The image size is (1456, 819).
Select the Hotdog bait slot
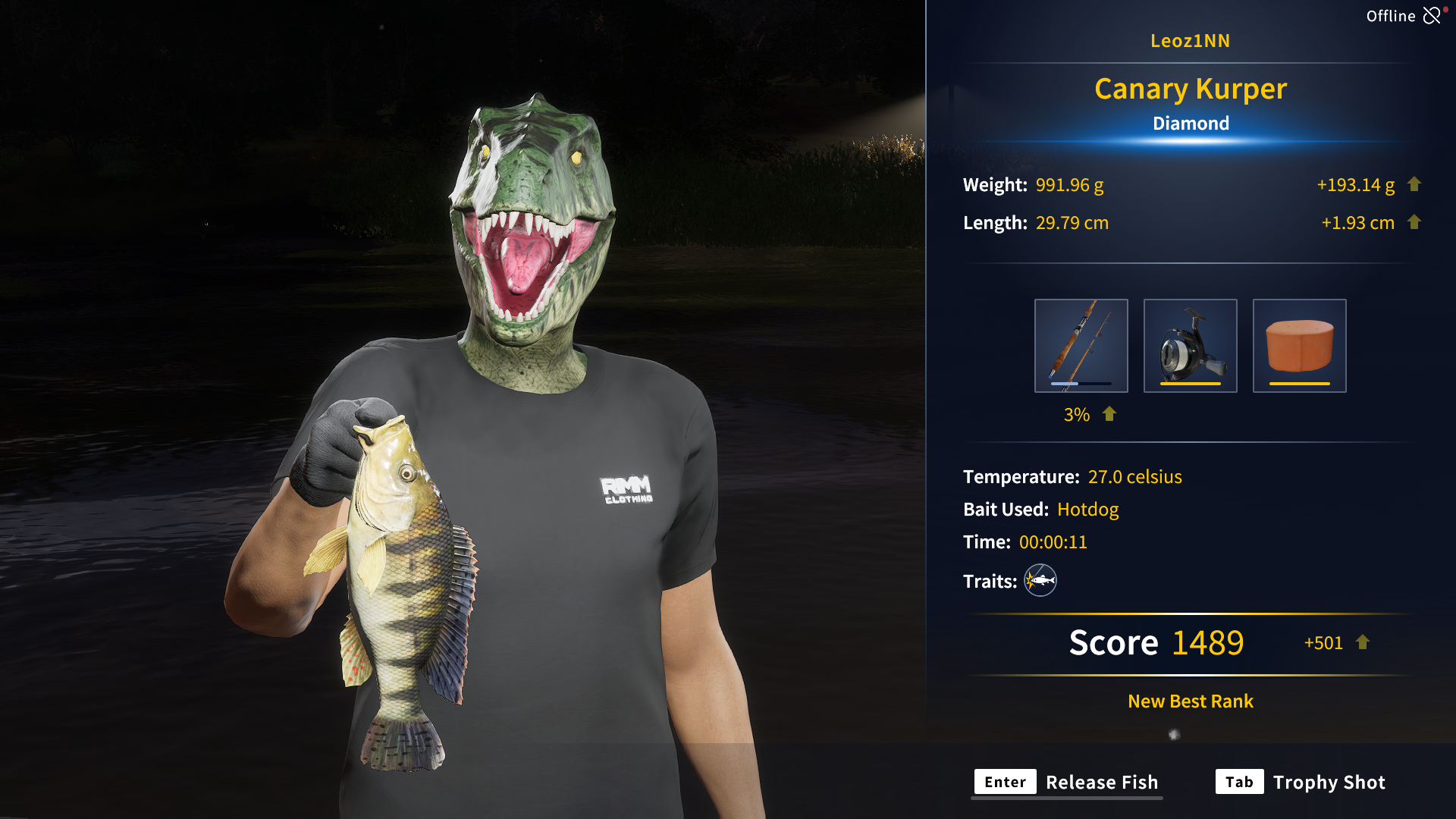[1299, 346]
